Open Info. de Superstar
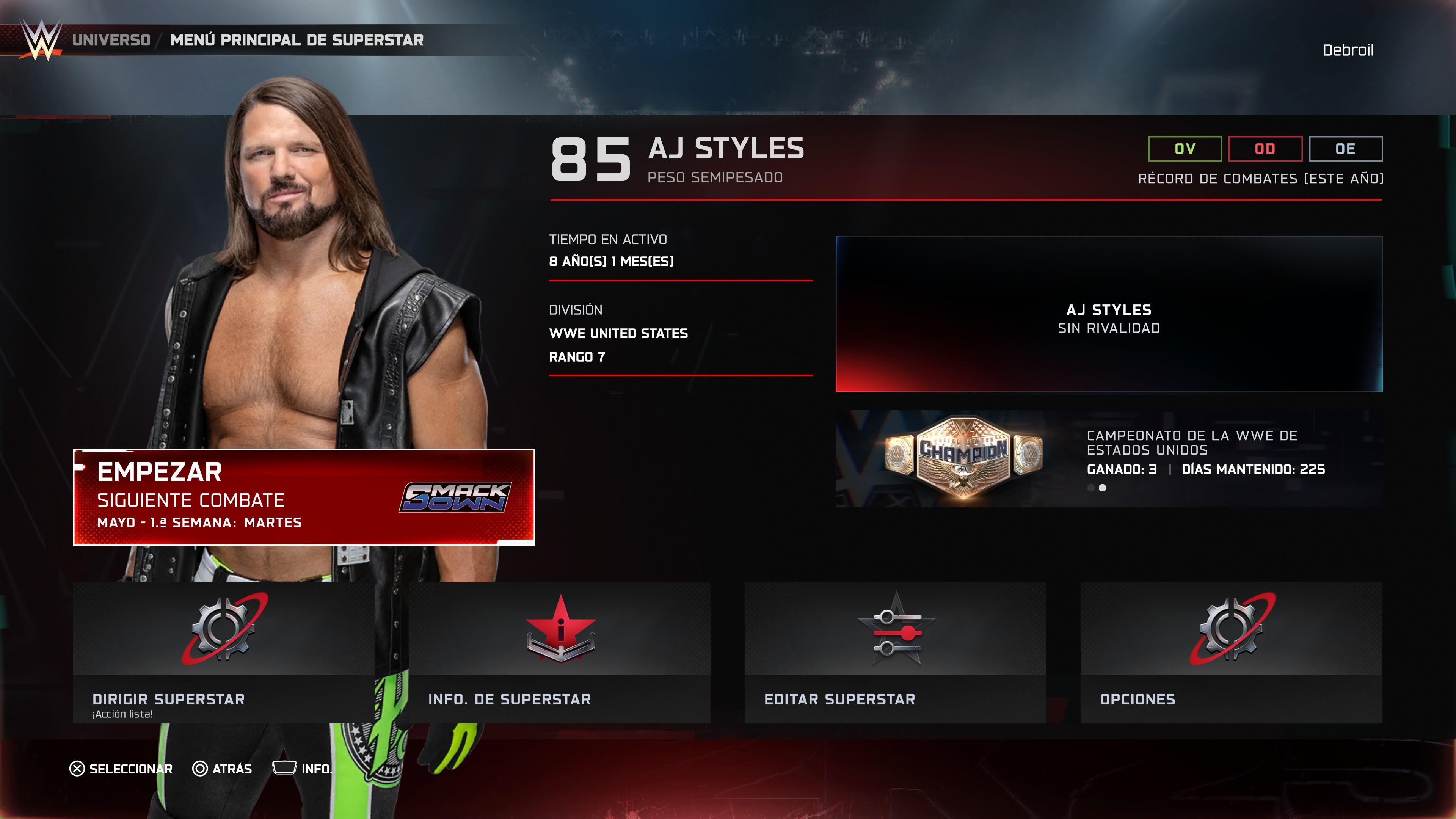The height and width of the screenshot is (819, 1456). 559,653
